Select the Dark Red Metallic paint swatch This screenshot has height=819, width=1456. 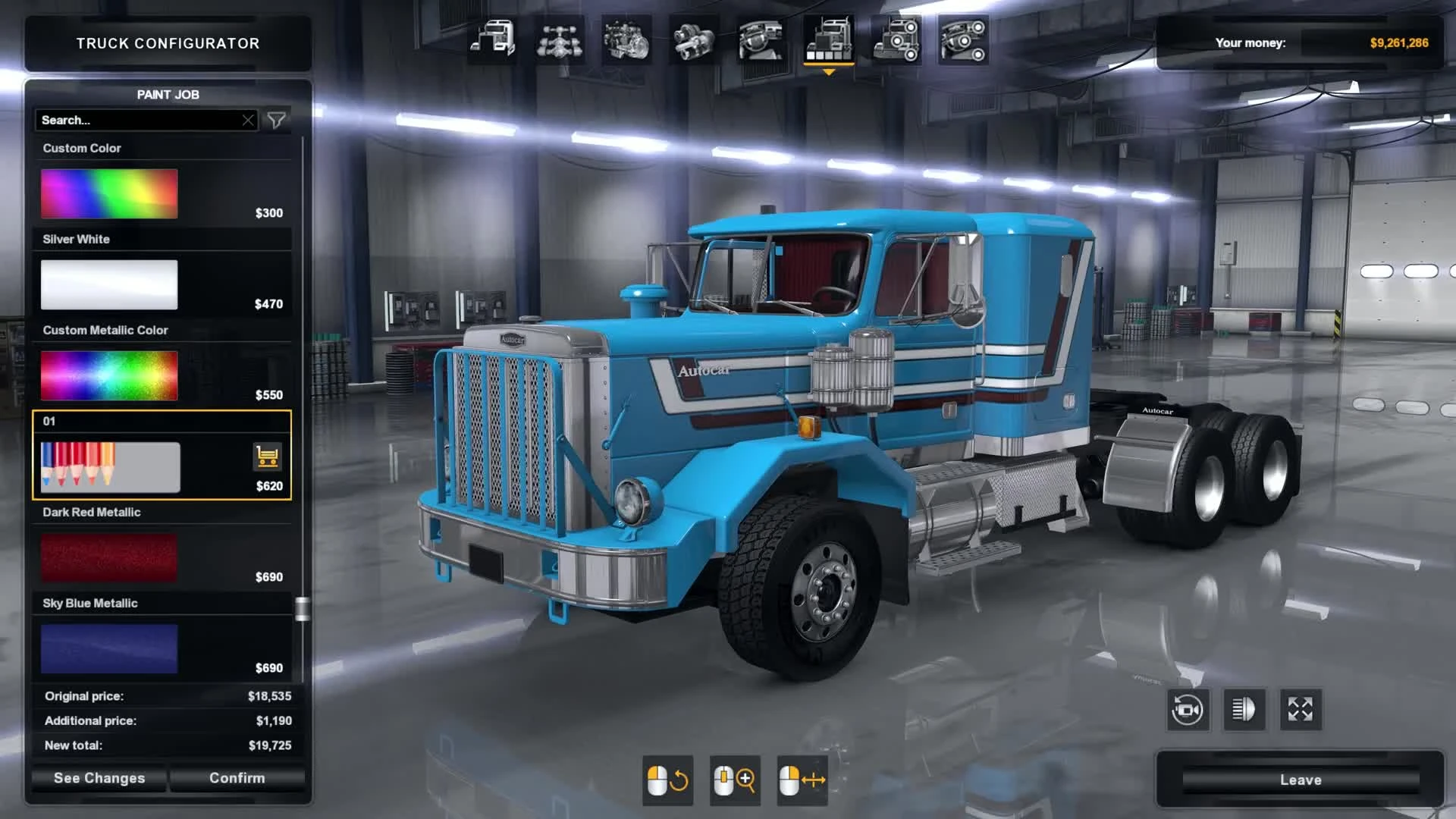108,557
